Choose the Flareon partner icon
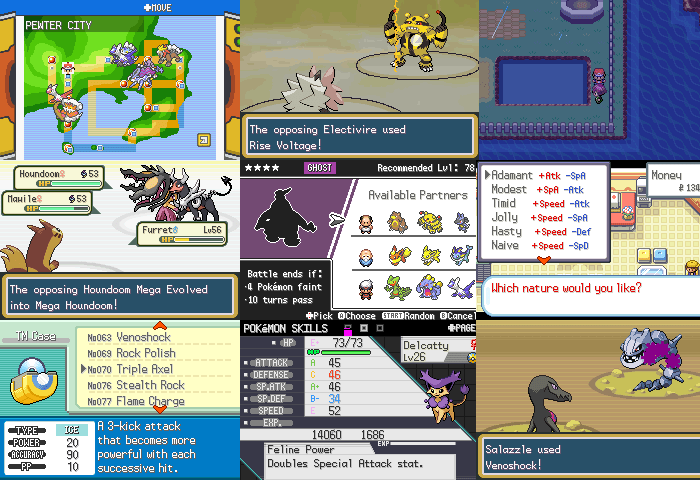 pos(399,254)
